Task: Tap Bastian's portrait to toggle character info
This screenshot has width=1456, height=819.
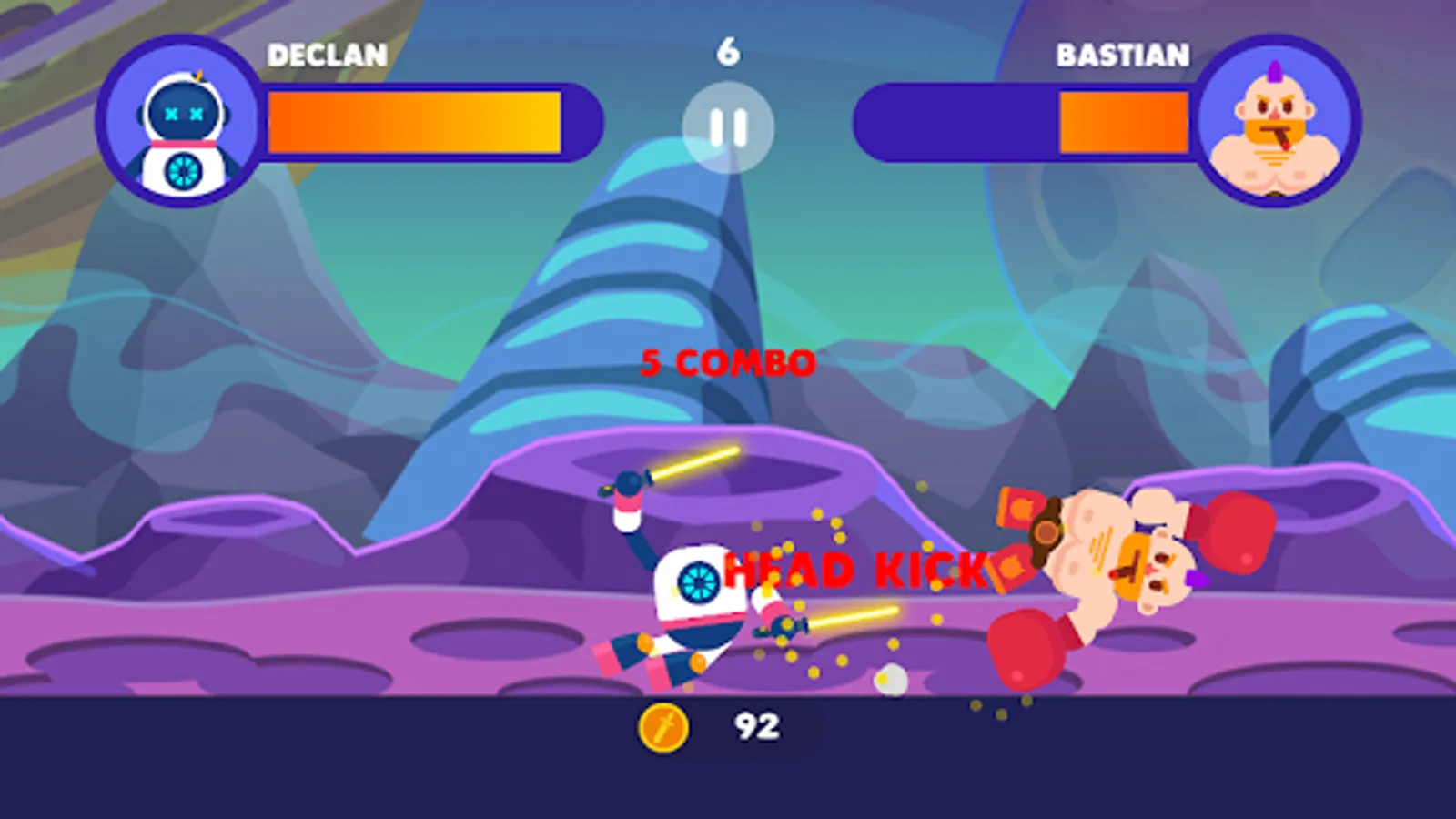Action: 1274,127
